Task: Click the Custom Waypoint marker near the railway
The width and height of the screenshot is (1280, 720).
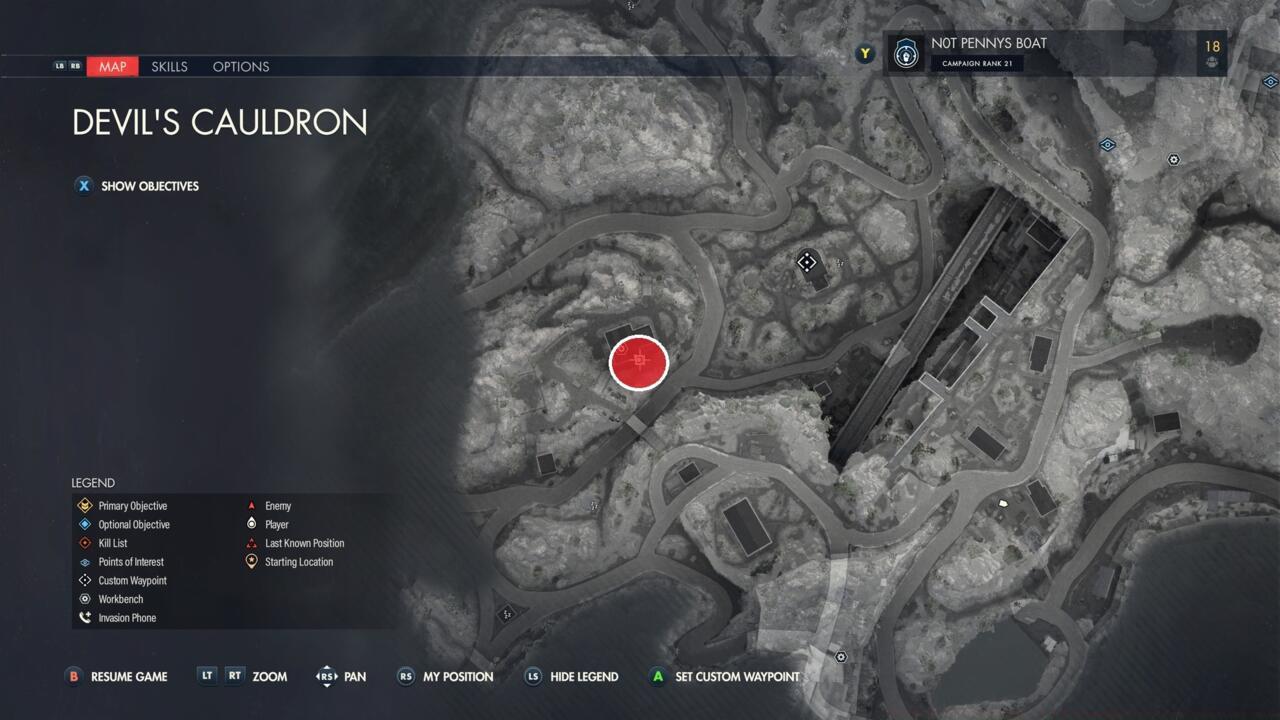Action: [x=807, y=262]
